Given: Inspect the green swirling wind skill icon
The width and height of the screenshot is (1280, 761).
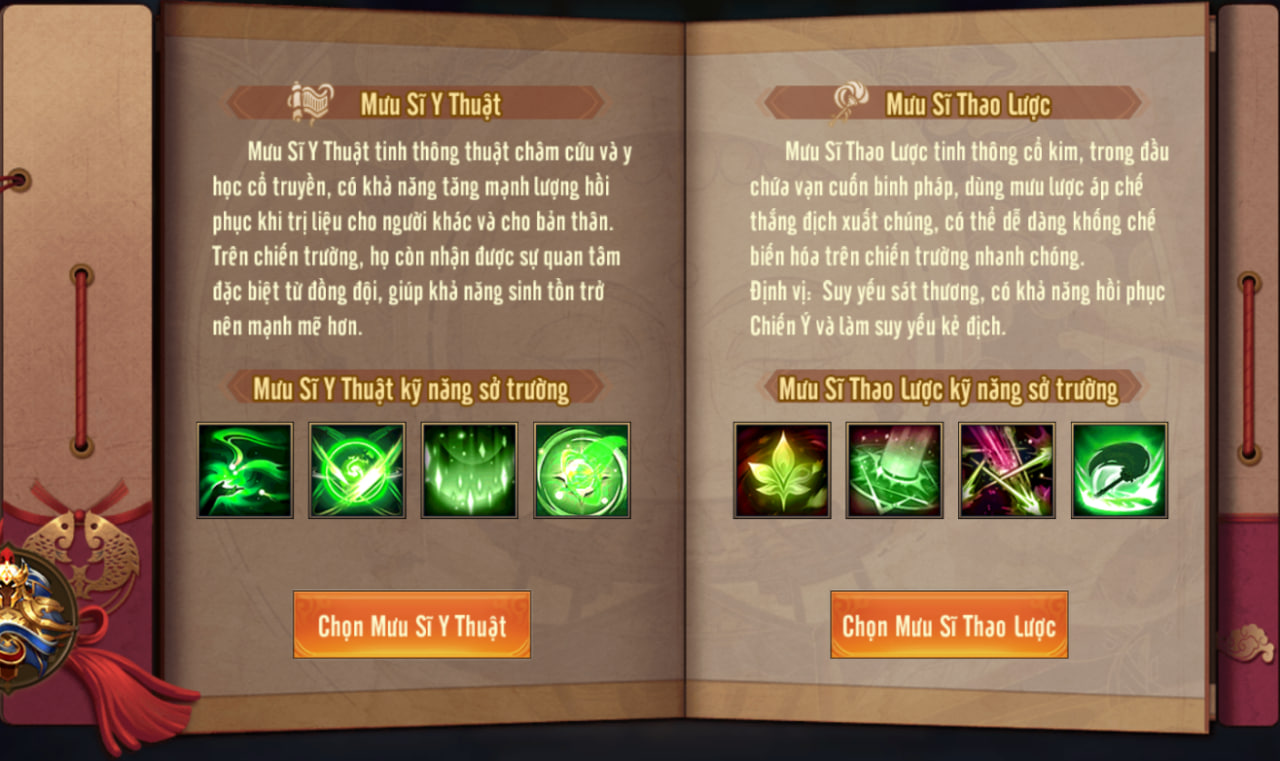Looking at the screenshot, I should (245, 470).
